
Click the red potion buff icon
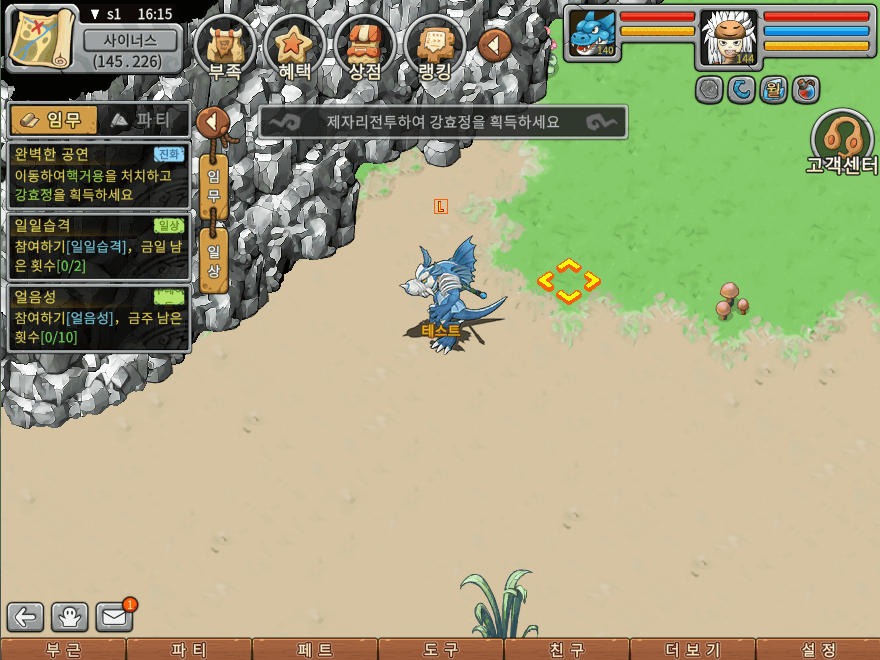pos(805,90)
